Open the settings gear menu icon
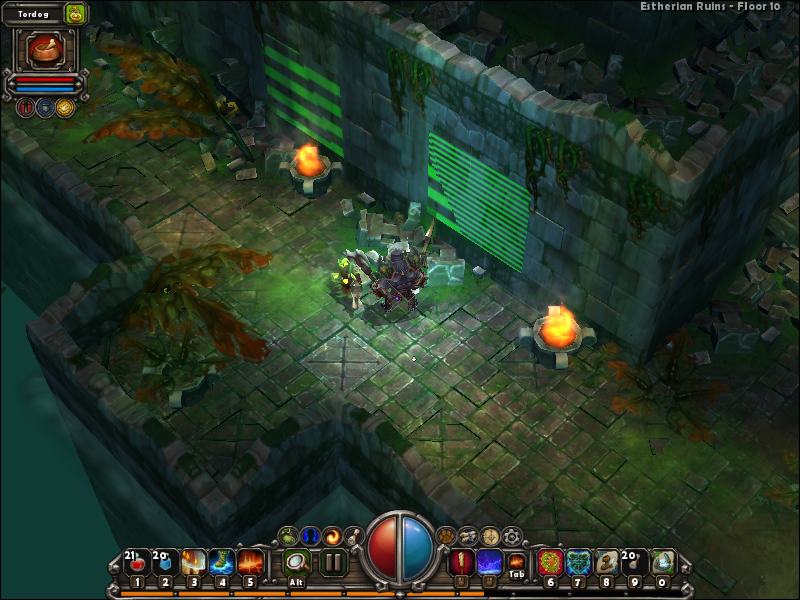The height and width of the screenshot is (600, 800). [x=511, y=536]
